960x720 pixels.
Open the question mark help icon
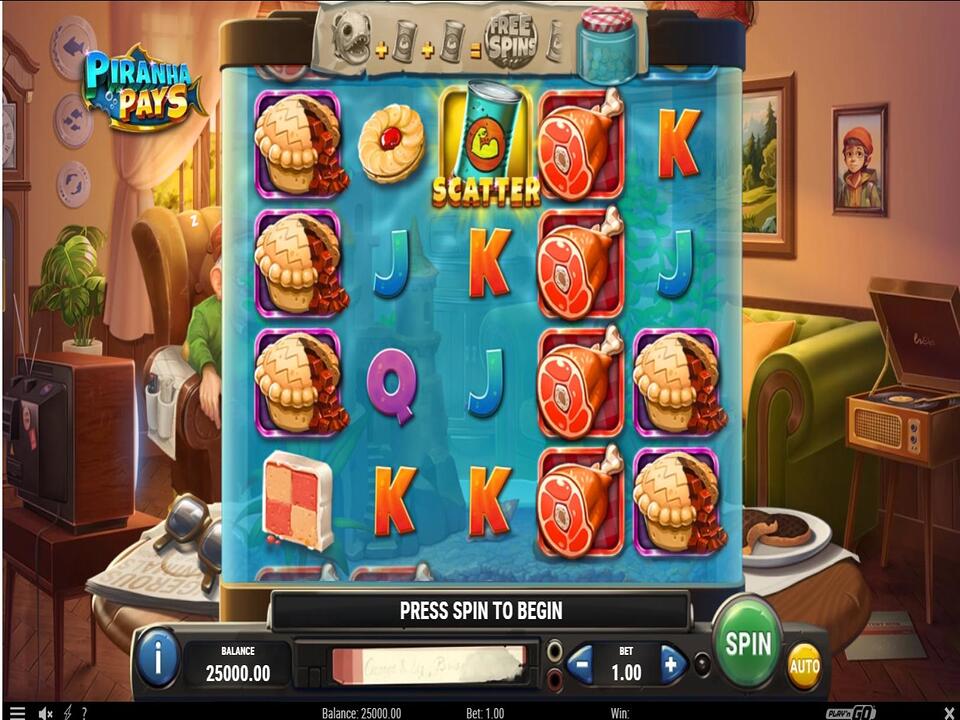pyautogui.click(x=83, y=712)
